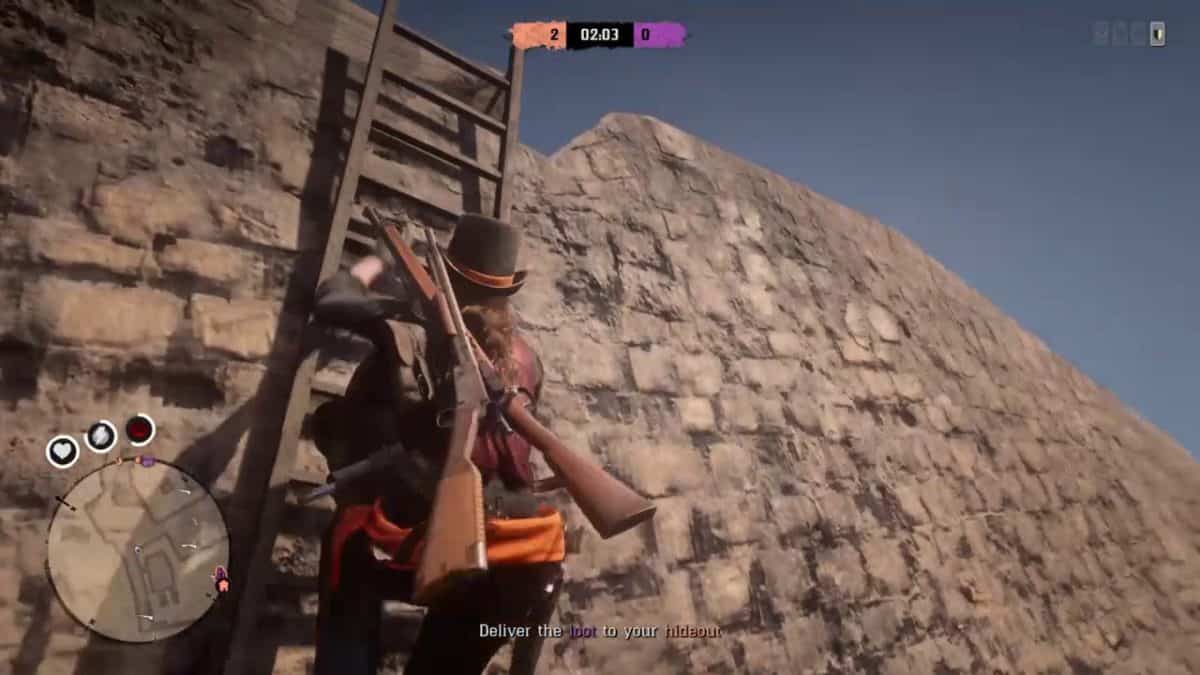Select the red Dead Eye core icon
The height and width of the screenshot is (675, 1200).
point(139,430)
